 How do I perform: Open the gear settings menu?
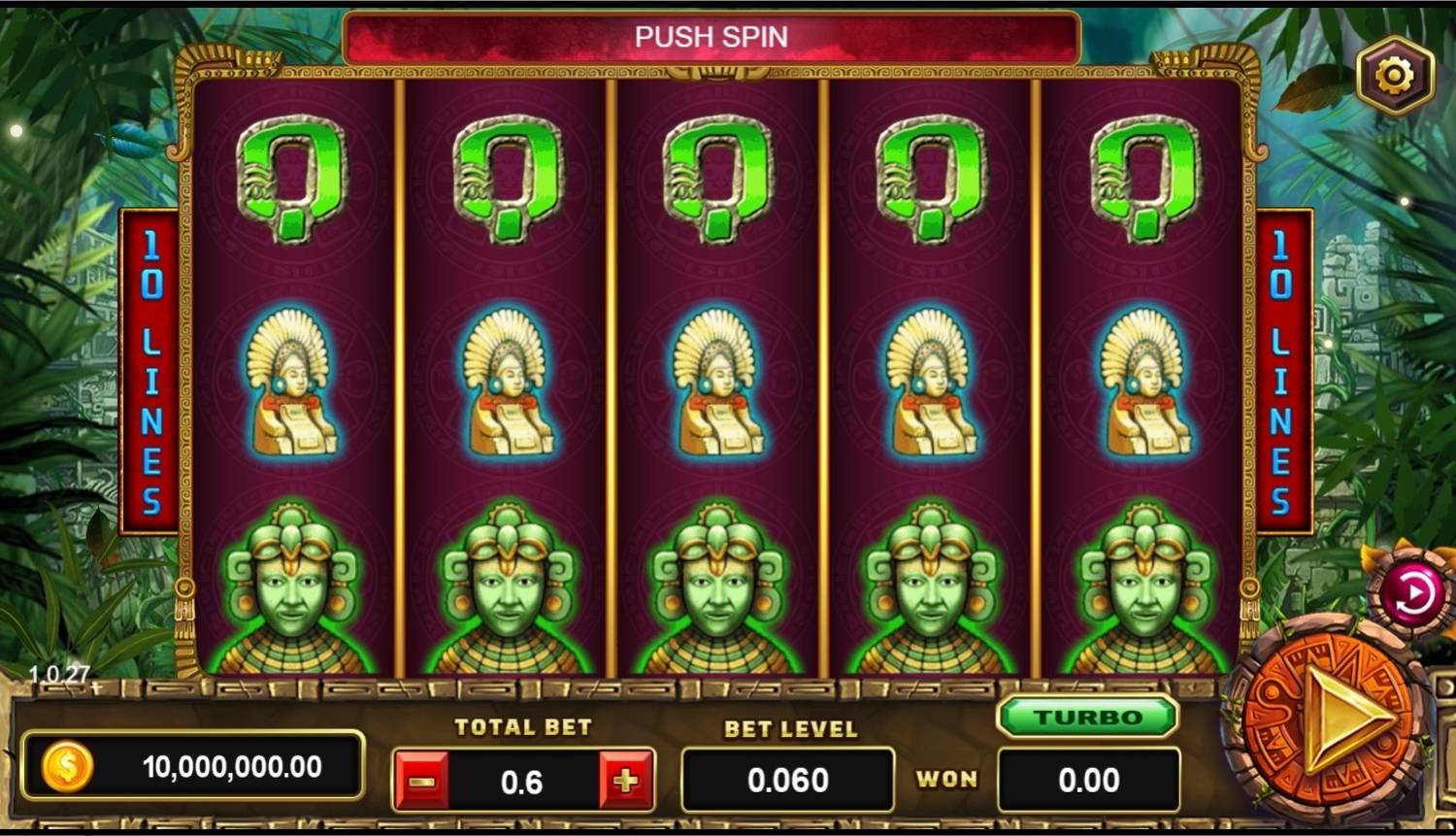click(x=1395, y=75)
